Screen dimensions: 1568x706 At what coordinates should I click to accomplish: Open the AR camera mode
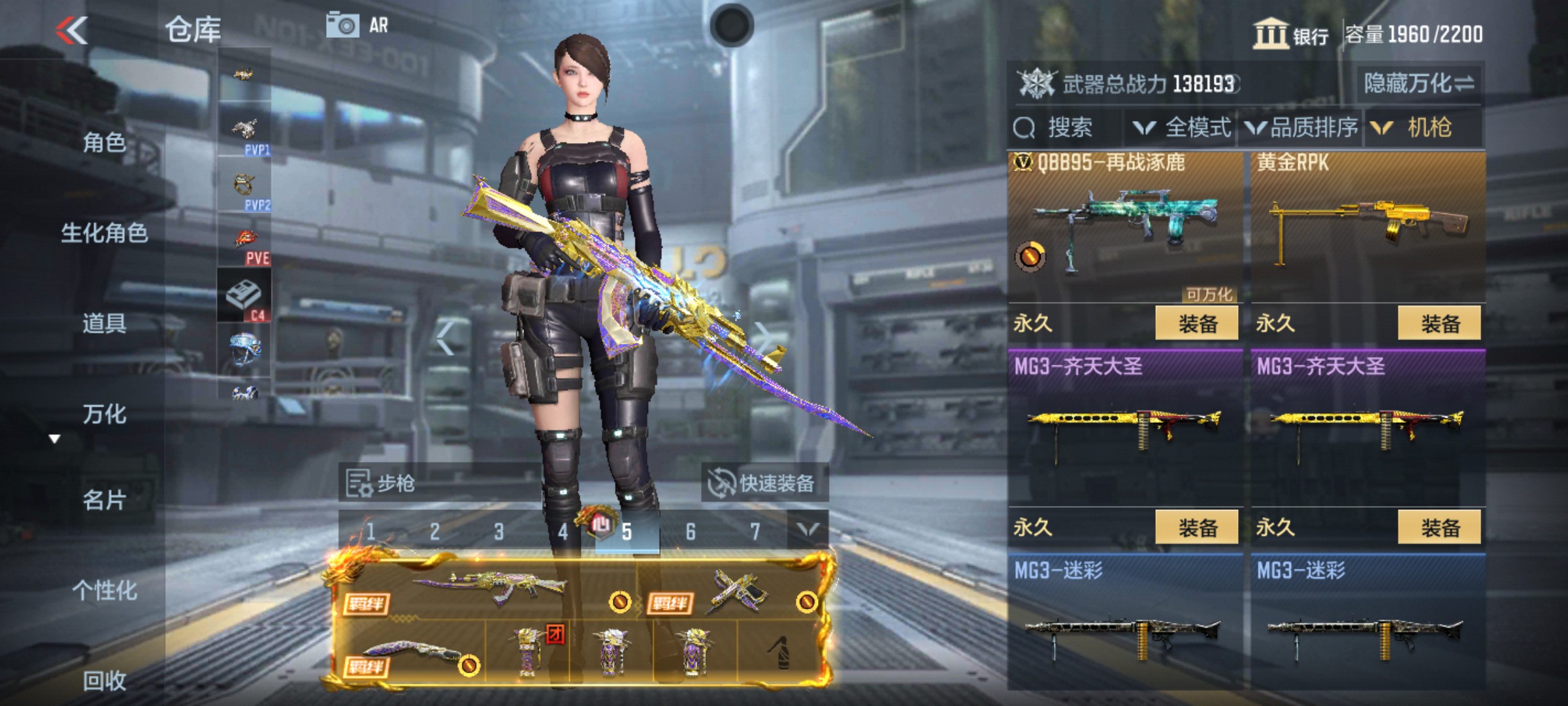[x=357, y=25]
